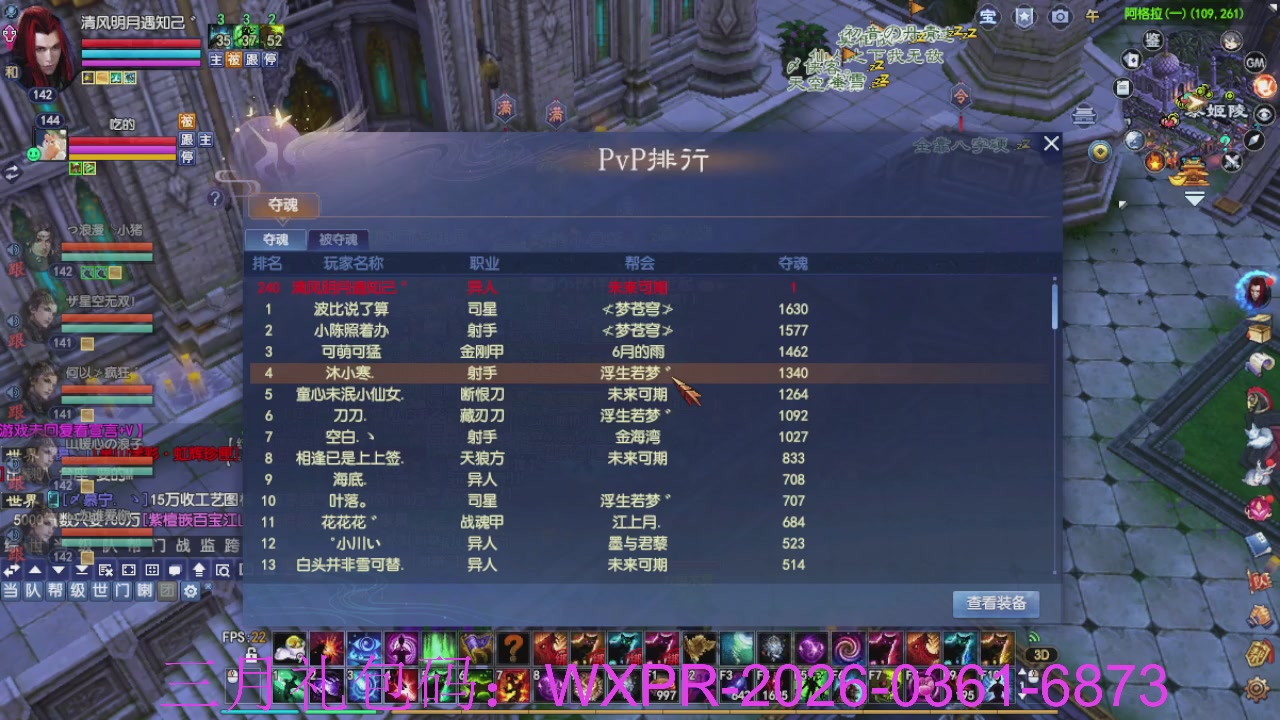The image size is (1280, 720).
Task: Enable the grayed 团 channel toggle
Action: 168,590
